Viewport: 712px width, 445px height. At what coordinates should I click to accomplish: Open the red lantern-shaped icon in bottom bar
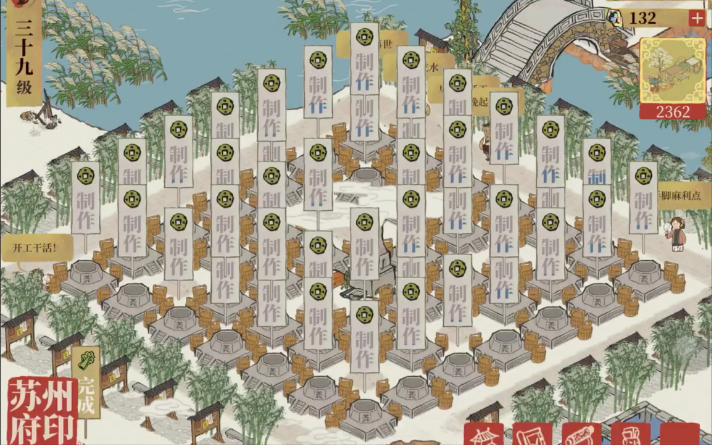click(x=630, y=433)
